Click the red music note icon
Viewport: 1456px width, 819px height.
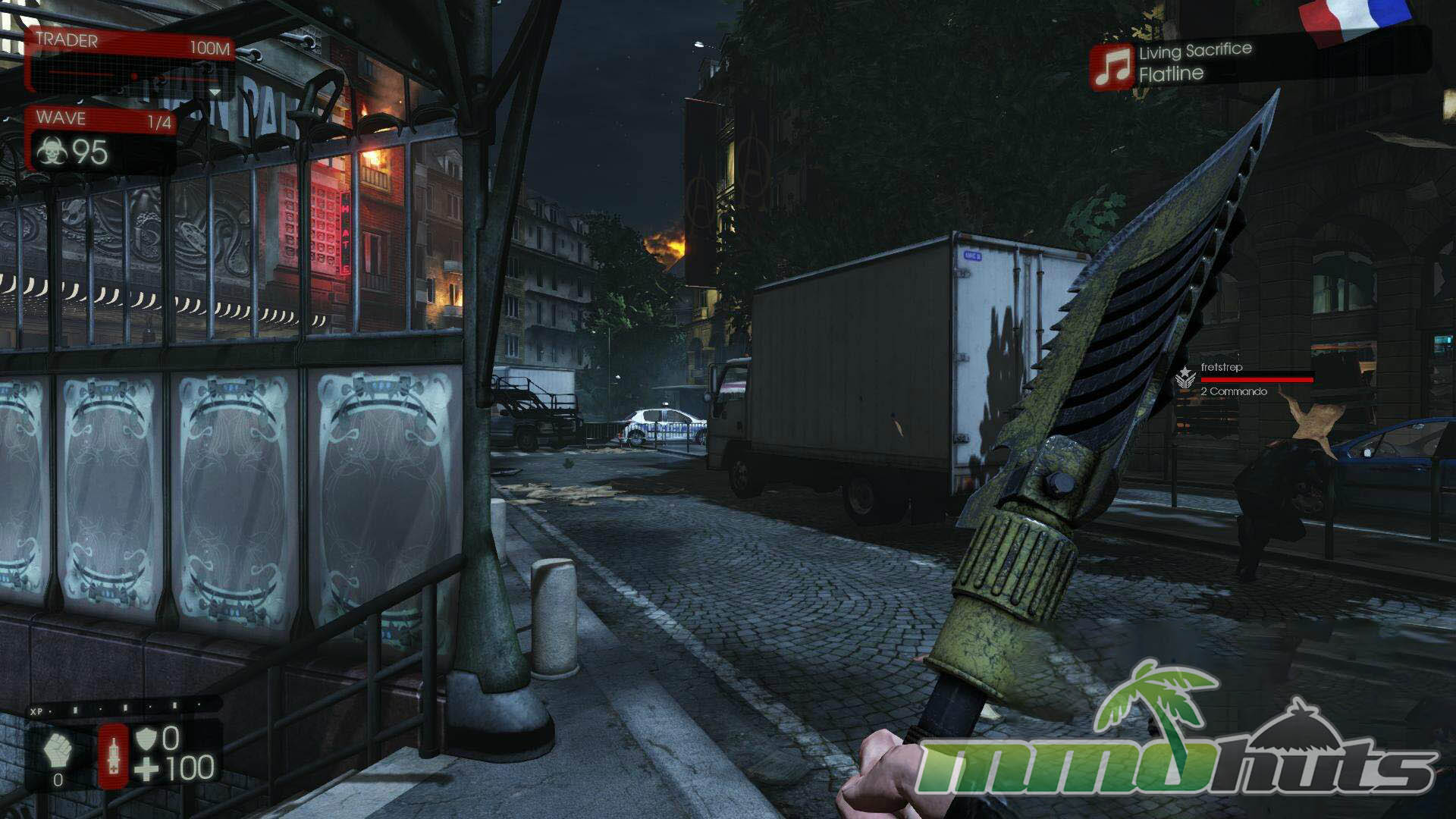pos(1112,66)
